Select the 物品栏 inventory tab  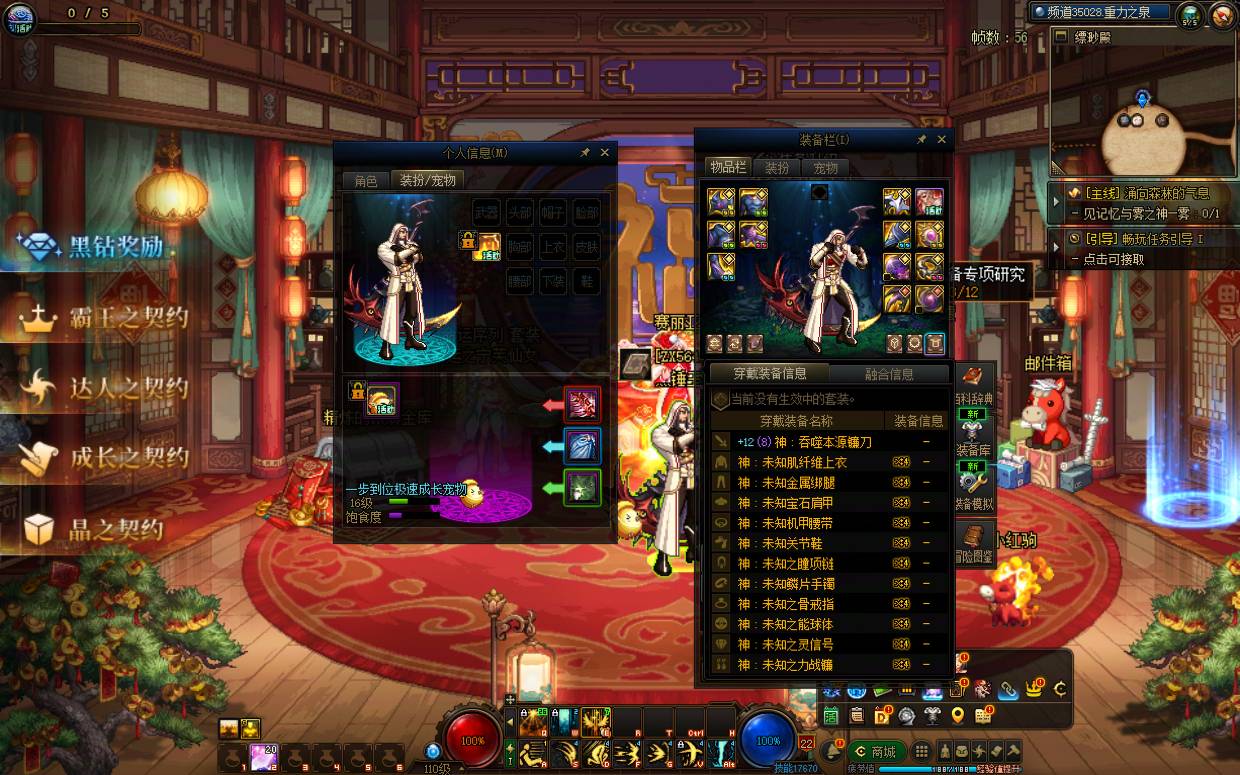727,167
